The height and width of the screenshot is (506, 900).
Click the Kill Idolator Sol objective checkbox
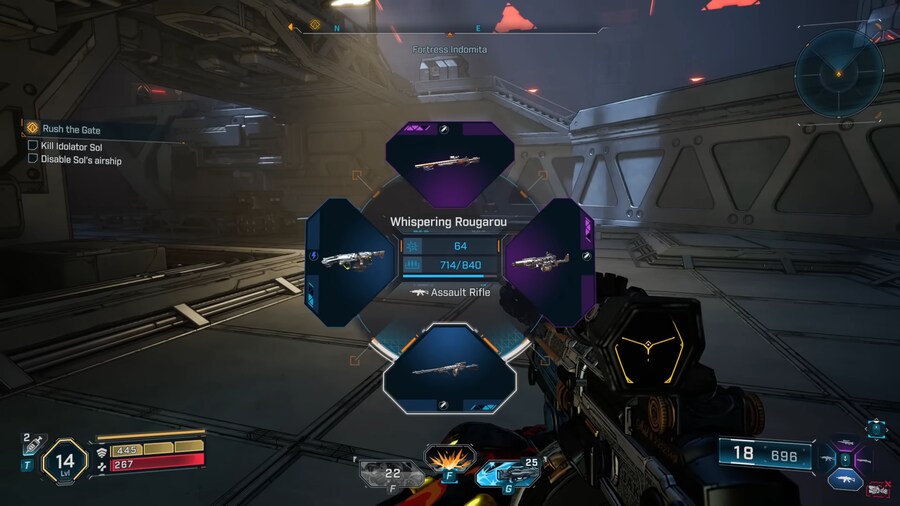(x=33, y=146)
